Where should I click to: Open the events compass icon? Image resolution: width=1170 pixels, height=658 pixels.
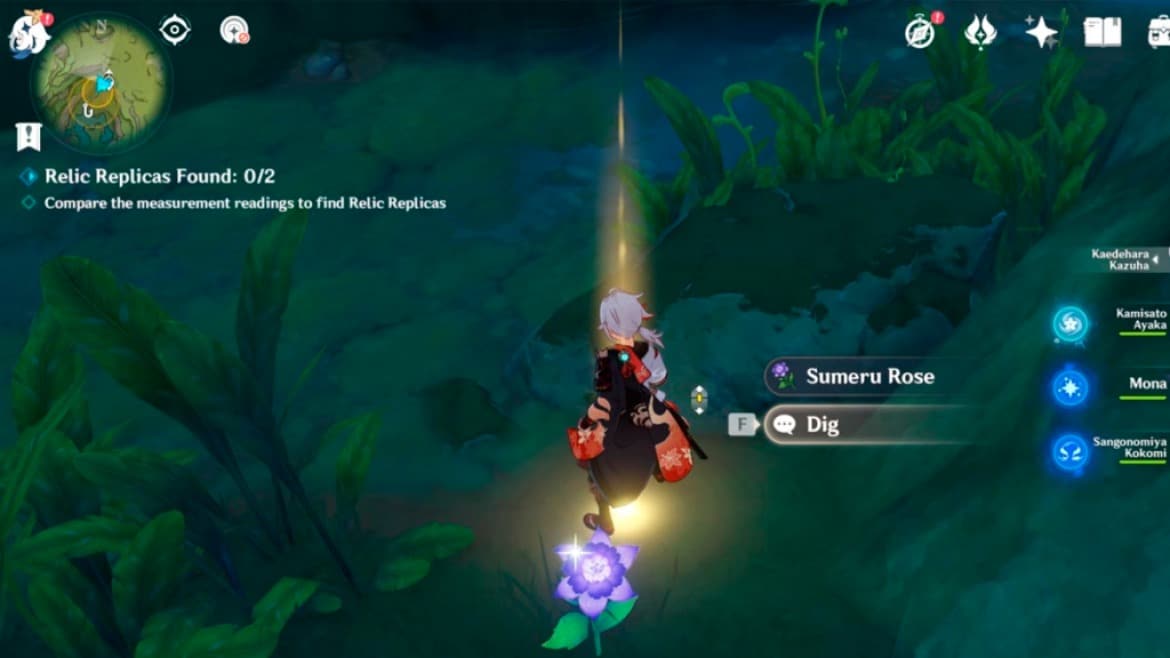[920, 32]
